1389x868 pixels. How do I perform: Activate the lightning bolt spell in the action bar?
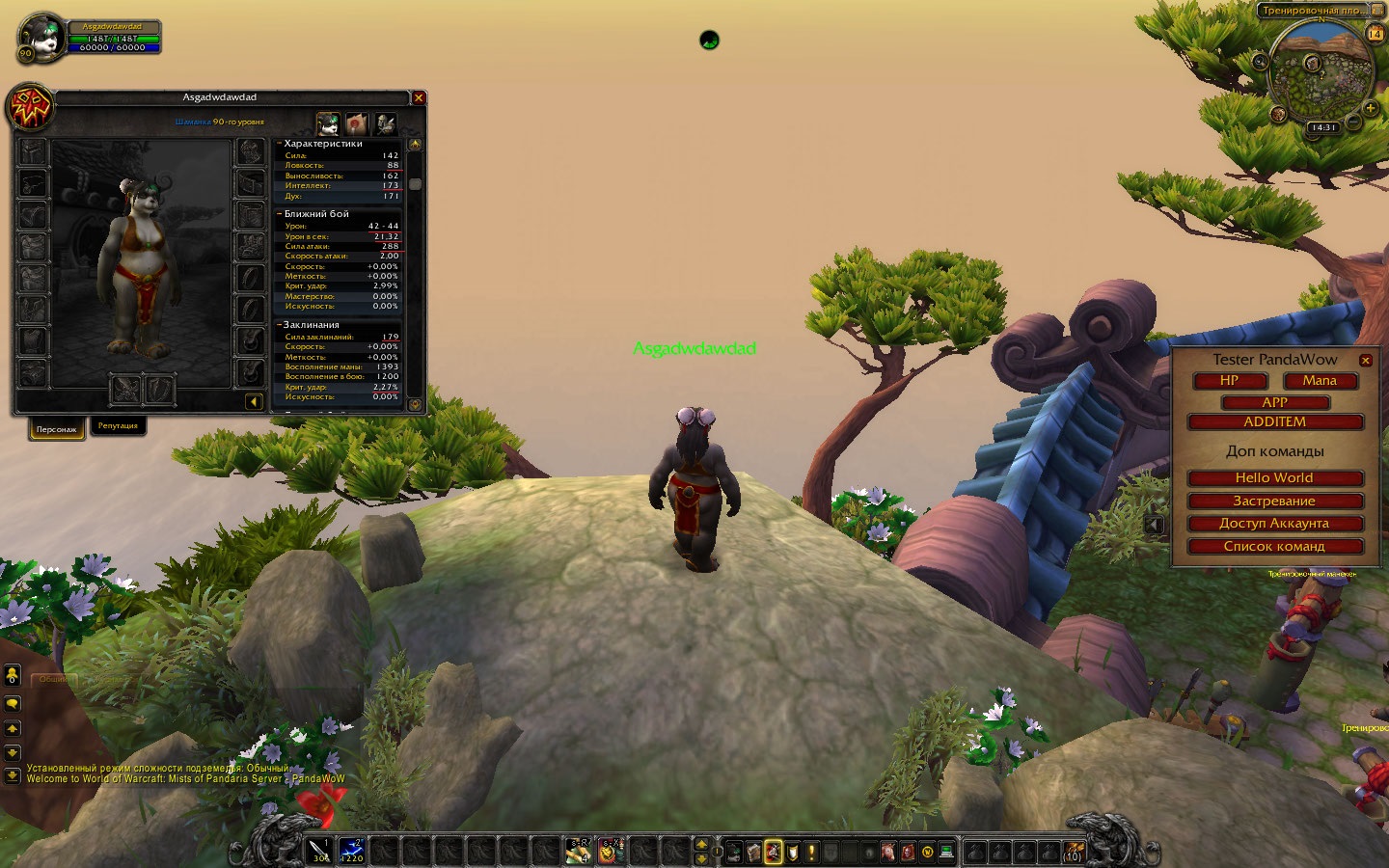351,851
